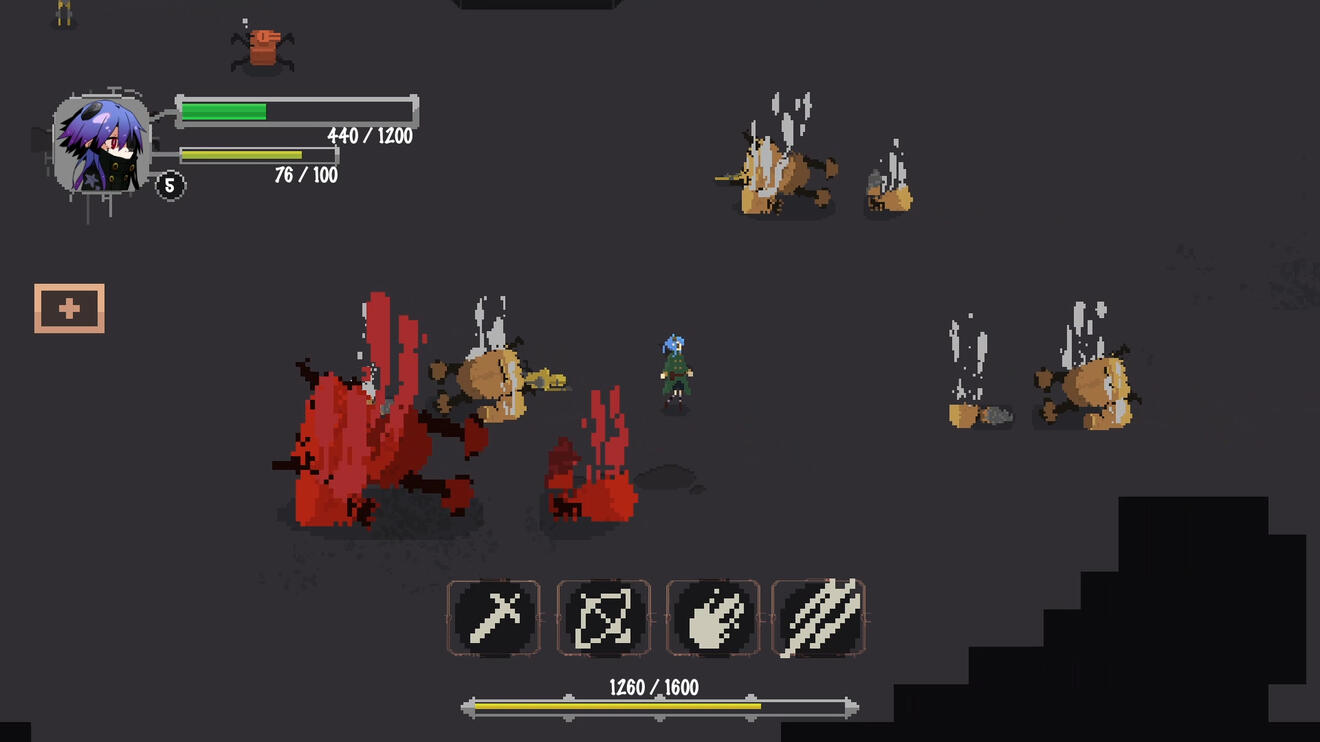1320x742 pixels.
Task: Click the fourth skill slot frame
Action: [820, 619]
